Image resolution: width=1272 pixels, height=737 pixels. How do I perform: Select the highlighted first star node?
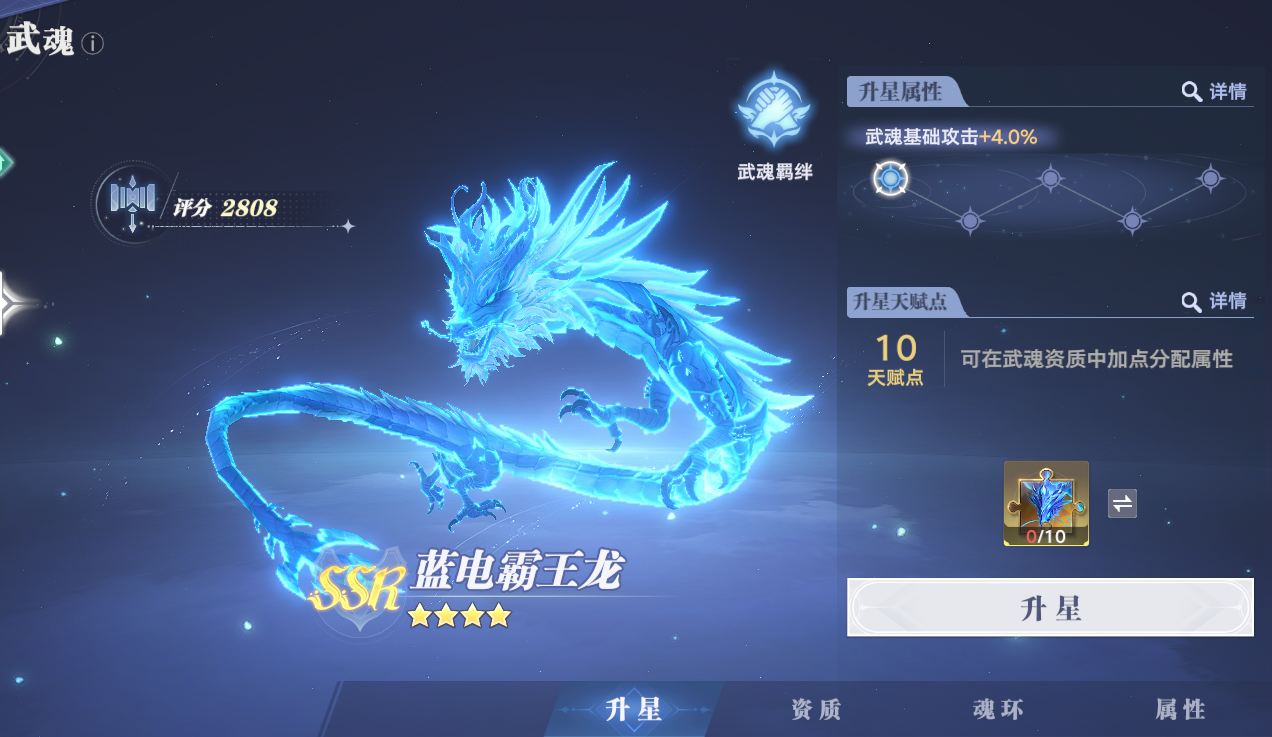(889, 179)
